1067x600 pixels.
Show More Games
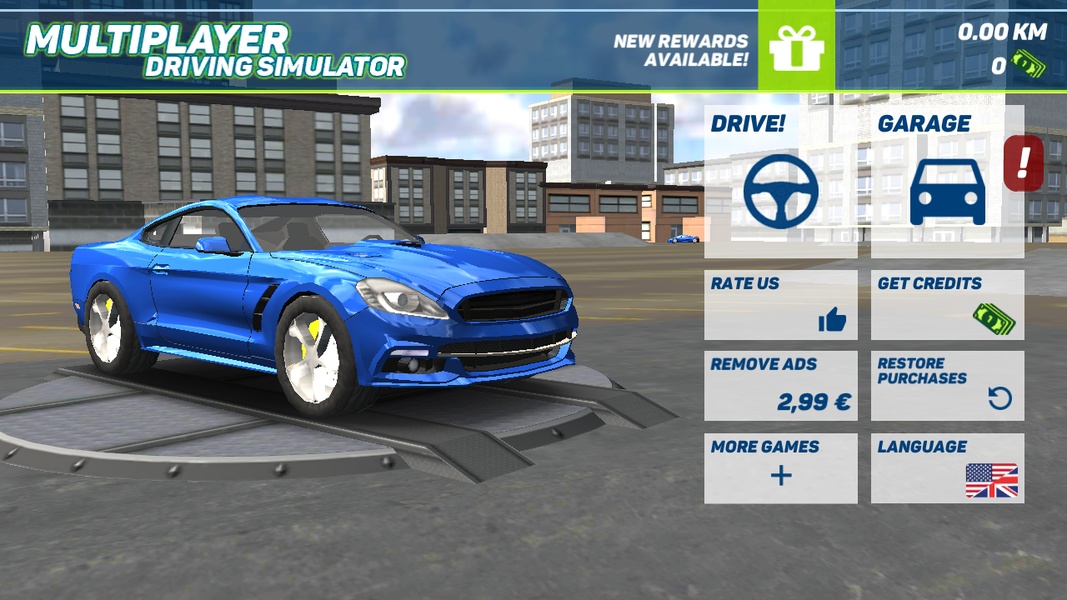[x=780, y=468]
